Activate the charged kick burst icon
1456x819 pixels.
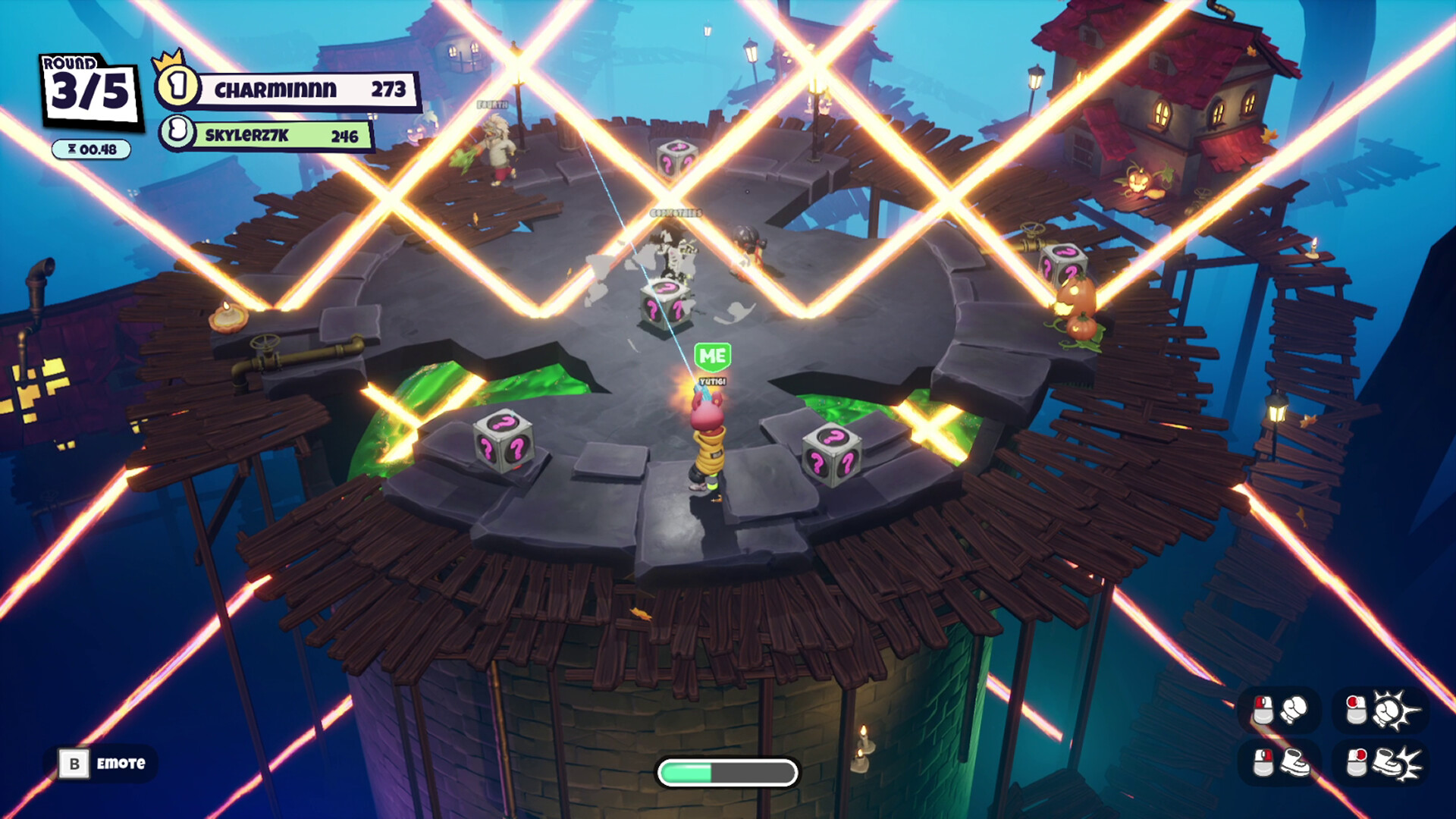click(x=1397, y=762)
